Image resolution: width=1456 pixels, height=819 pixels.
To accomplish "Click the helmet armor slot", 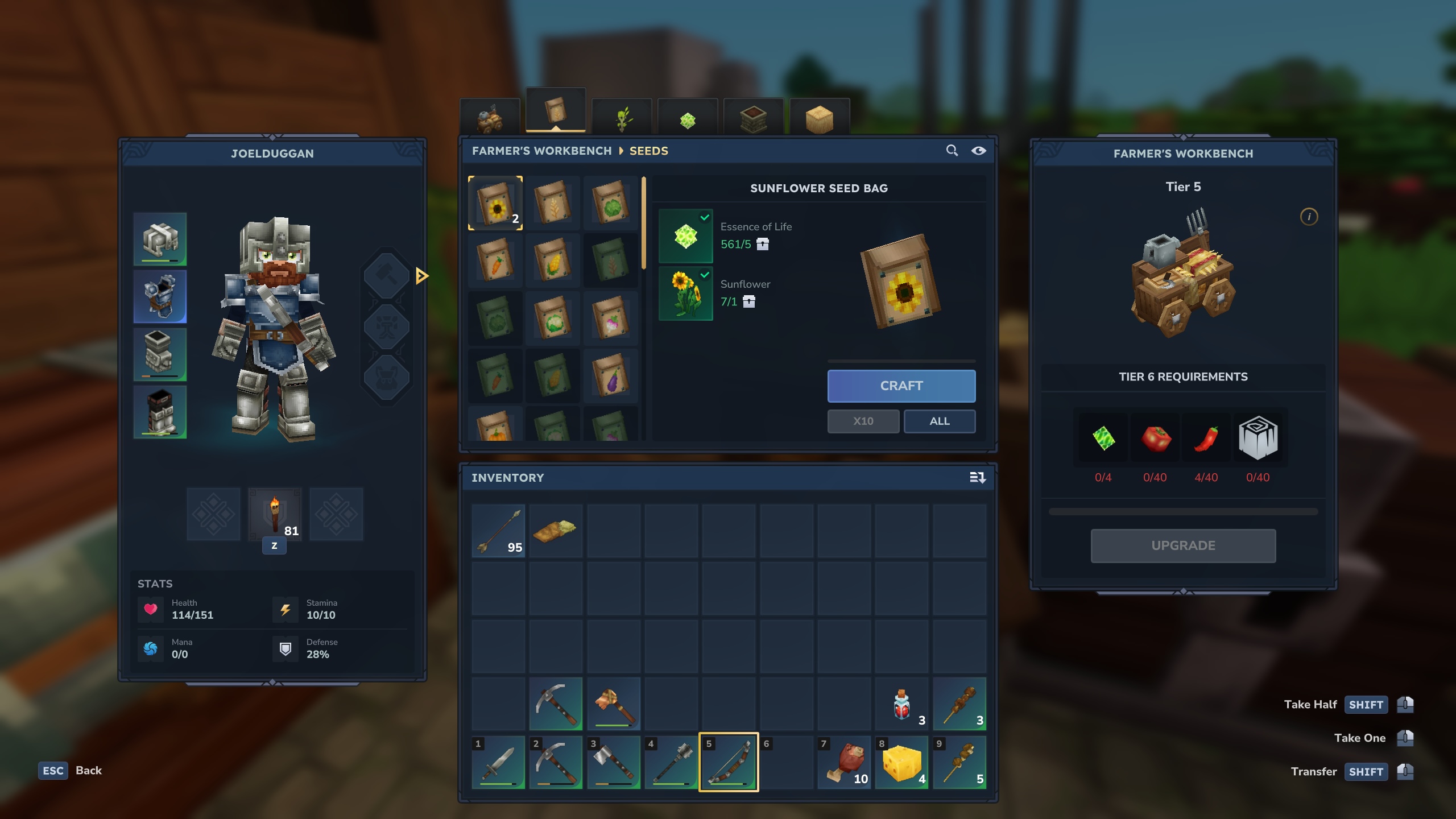I will click(x=160, y=239).
